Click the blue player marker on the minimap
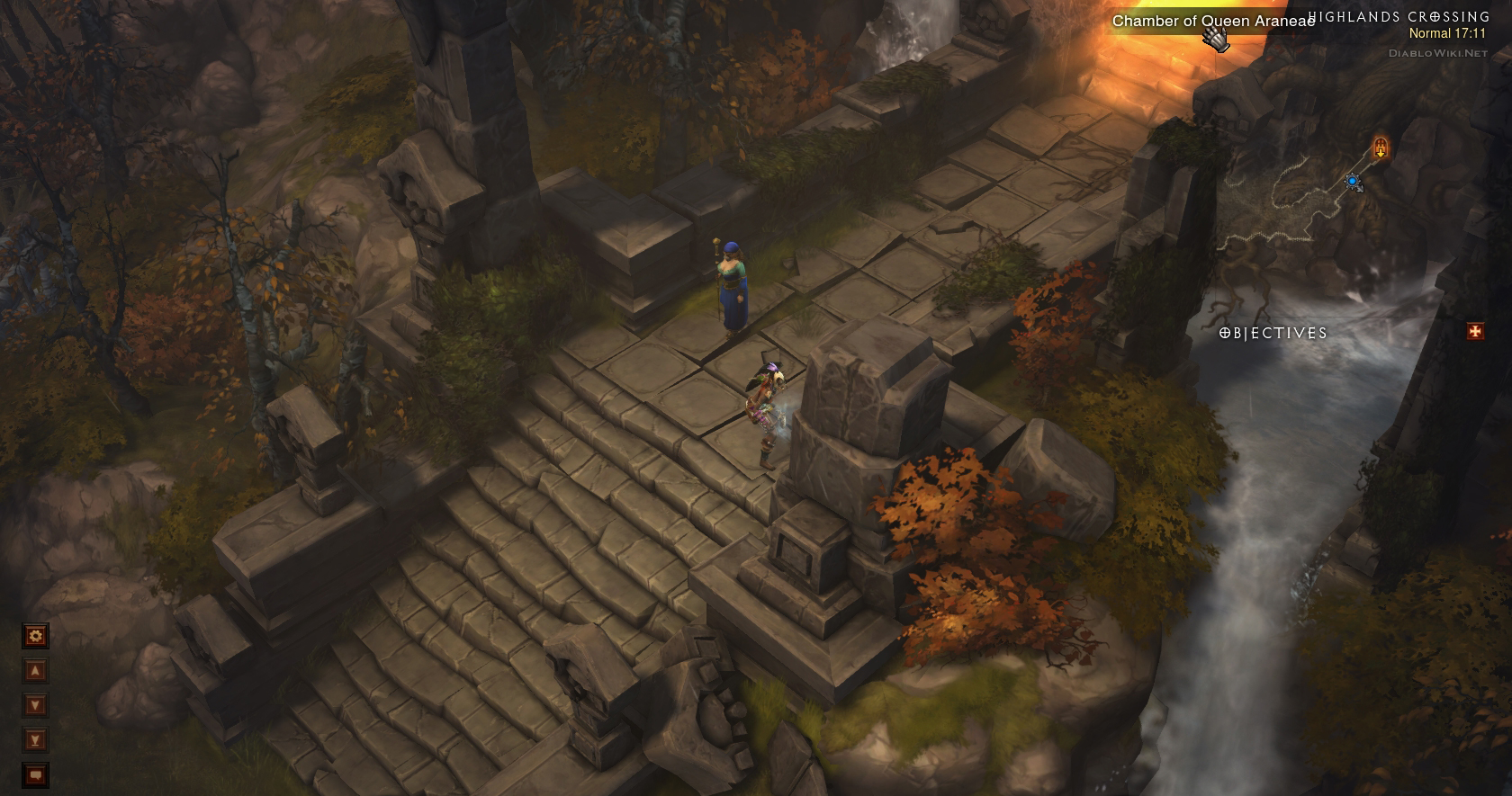Viewport: 1512px width, 796px height. (1352, 182)
